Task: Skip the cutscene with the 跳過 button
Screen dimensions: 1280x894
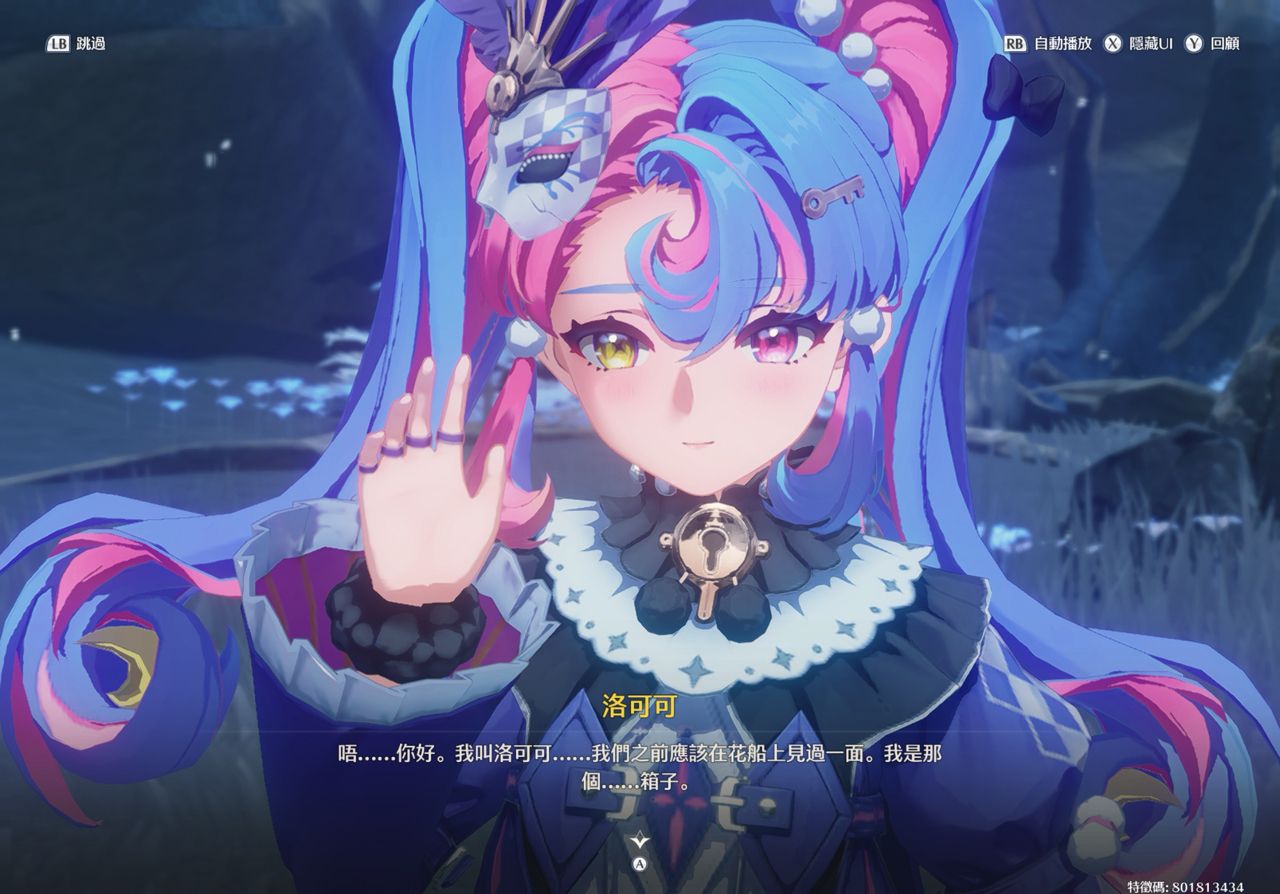Action: tap(76, 44)
